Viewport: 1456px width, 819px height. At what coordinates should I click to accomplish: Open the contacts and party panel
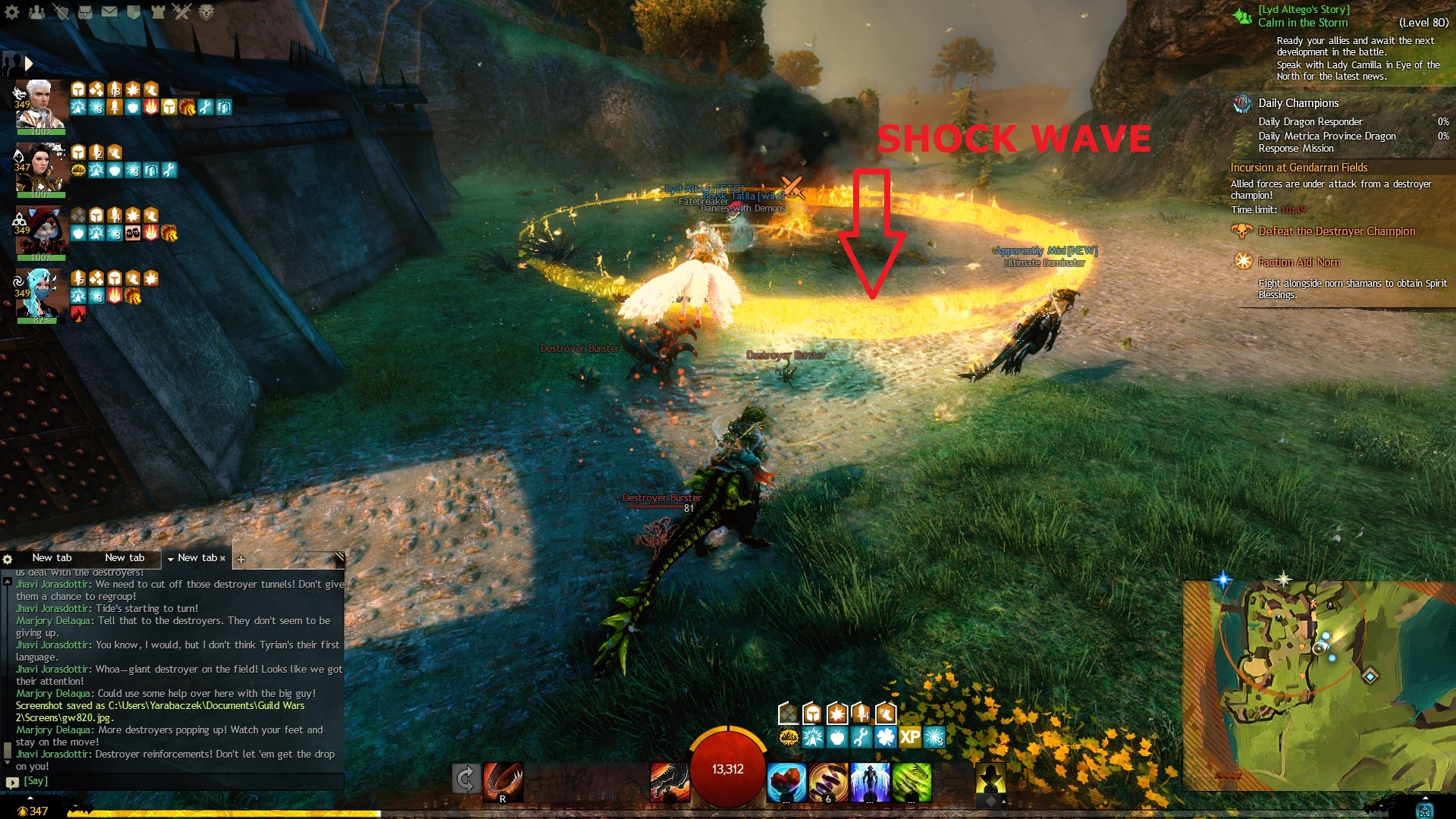pos(36,12)
